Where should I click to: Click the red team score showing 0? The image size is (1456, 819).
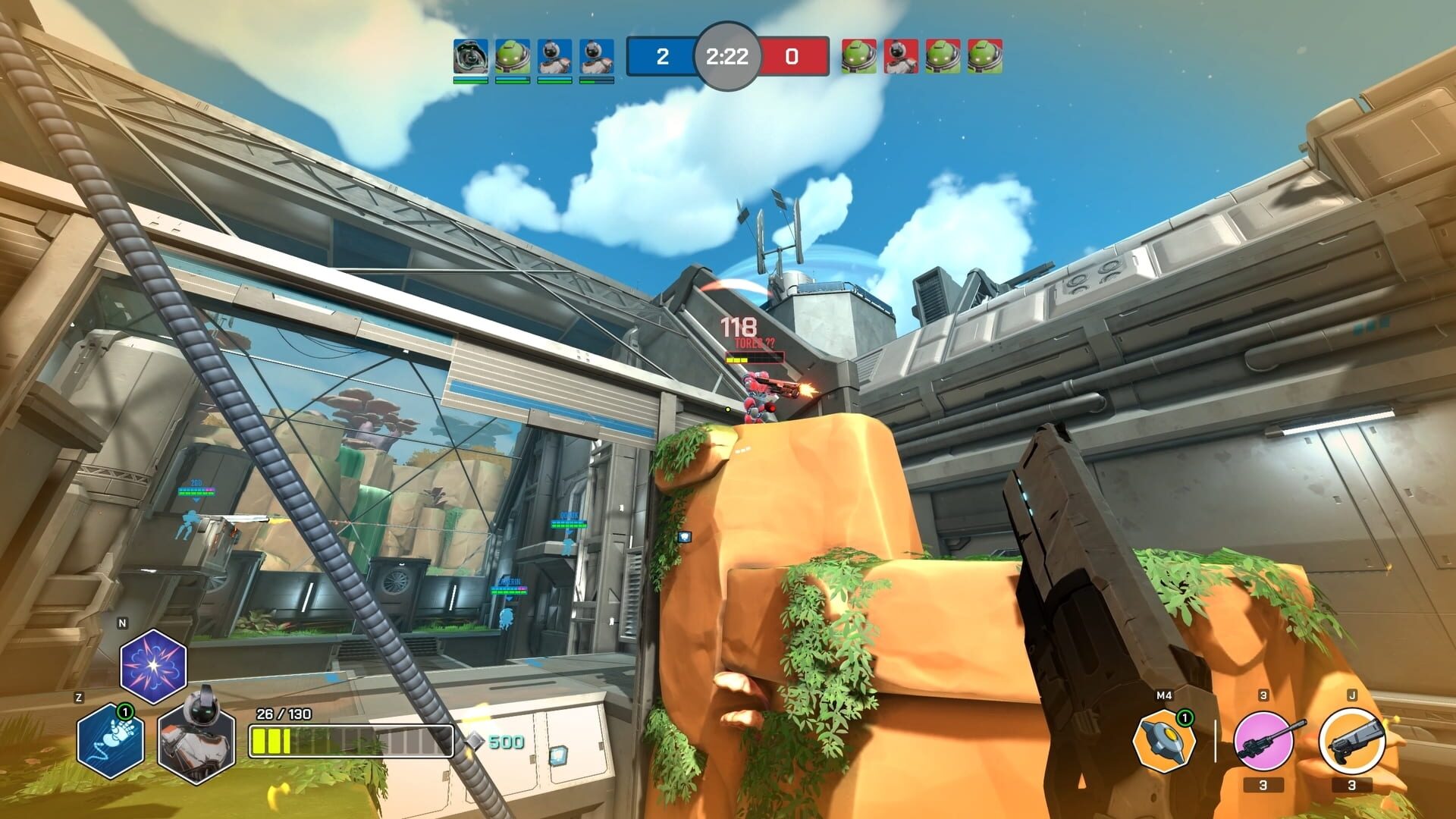tap(794, 56)
